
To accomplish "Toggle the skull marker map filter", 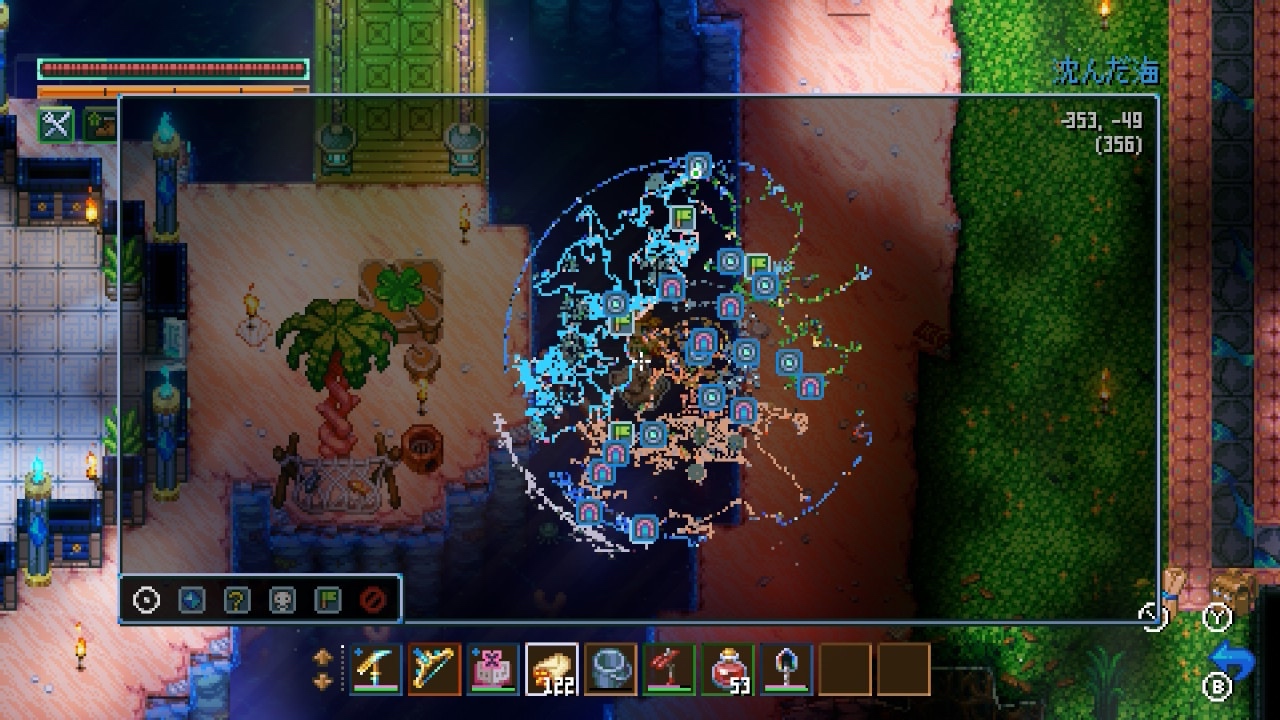I will click(282, 600).
